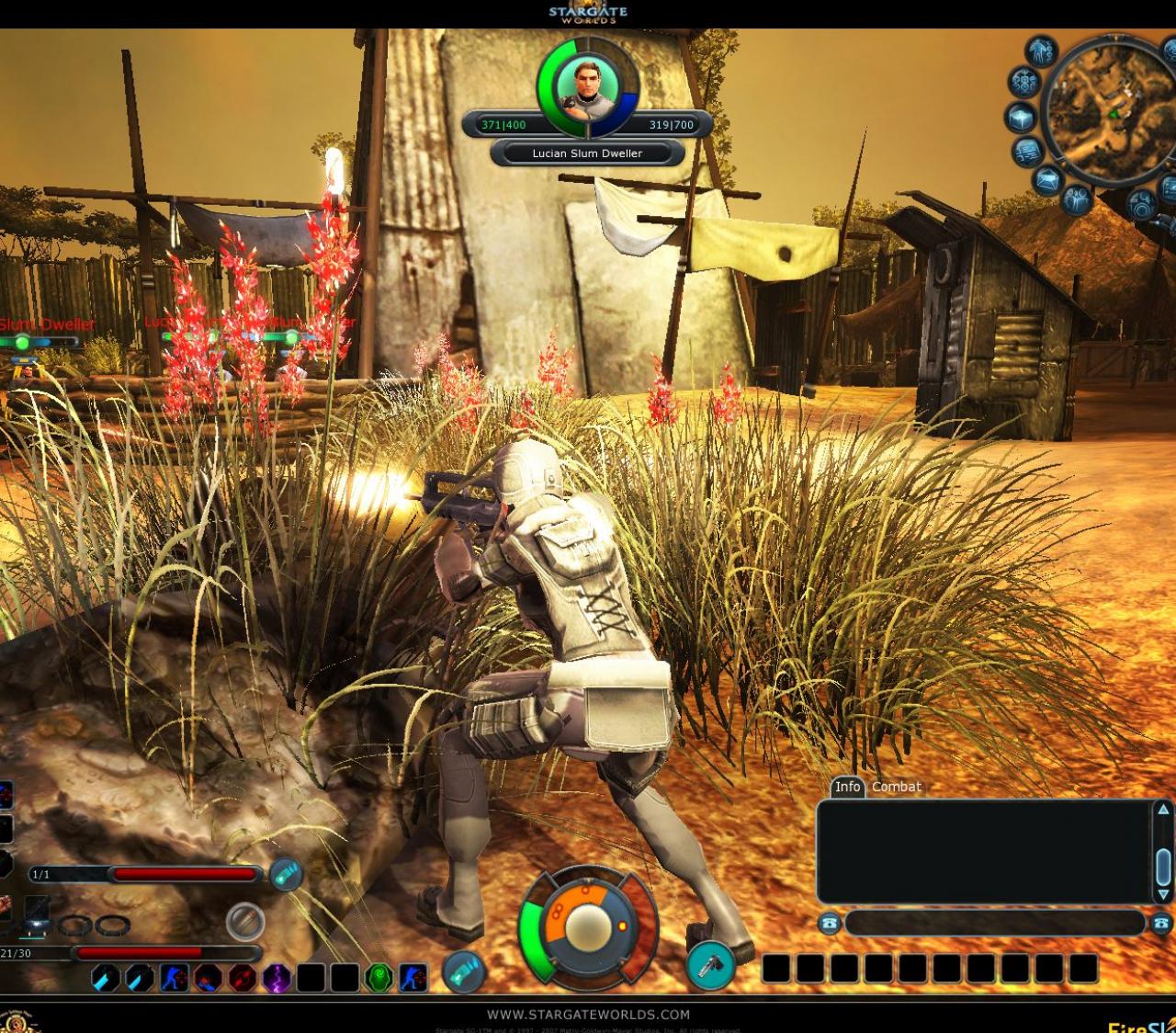Click the options gear icon right of minimap
The width and height of the screenshot is (1176, 1033).
point(1141,202)
